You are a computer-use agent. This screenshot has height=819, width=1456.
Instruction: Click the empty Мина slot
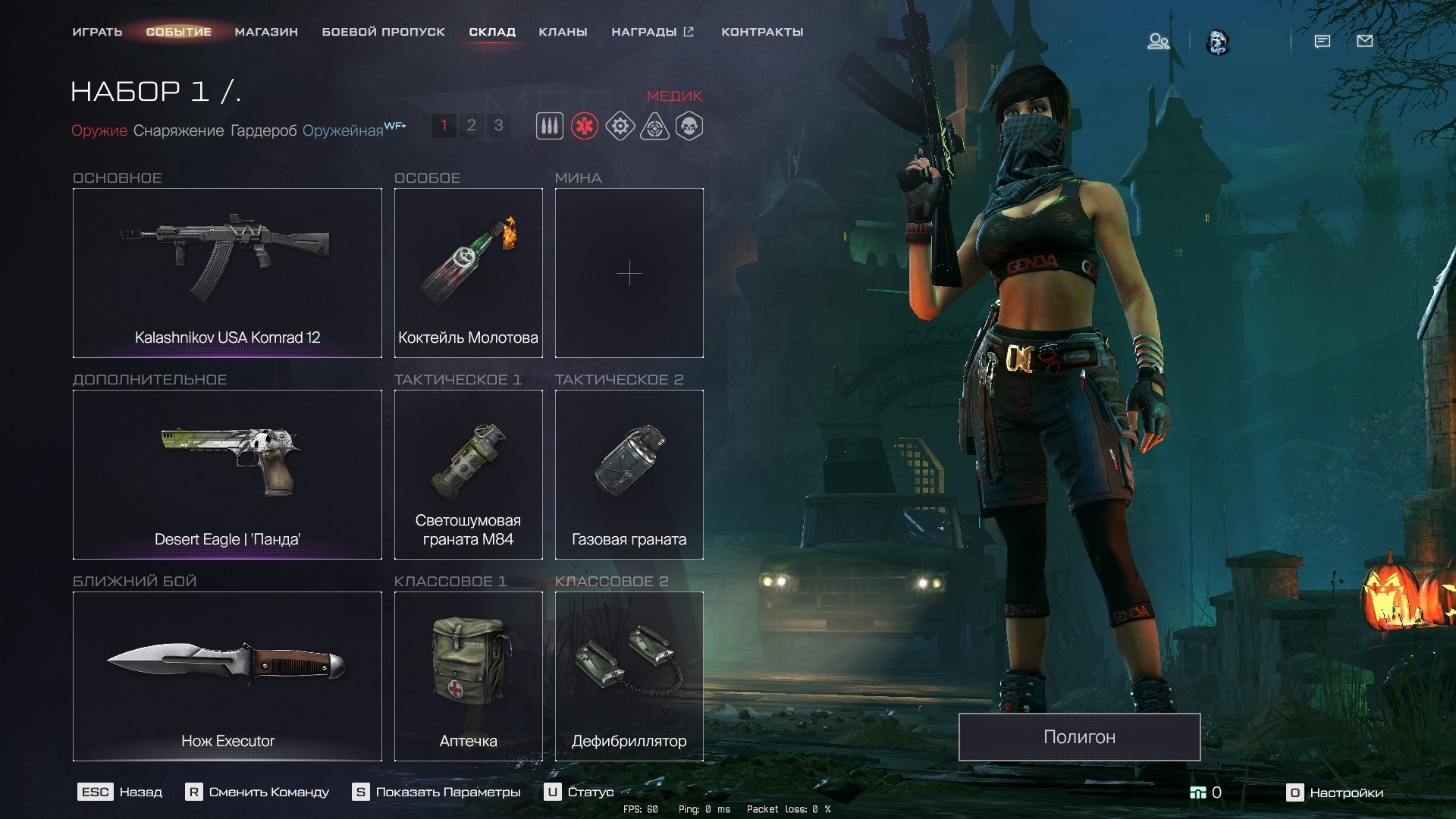point(629,272)
